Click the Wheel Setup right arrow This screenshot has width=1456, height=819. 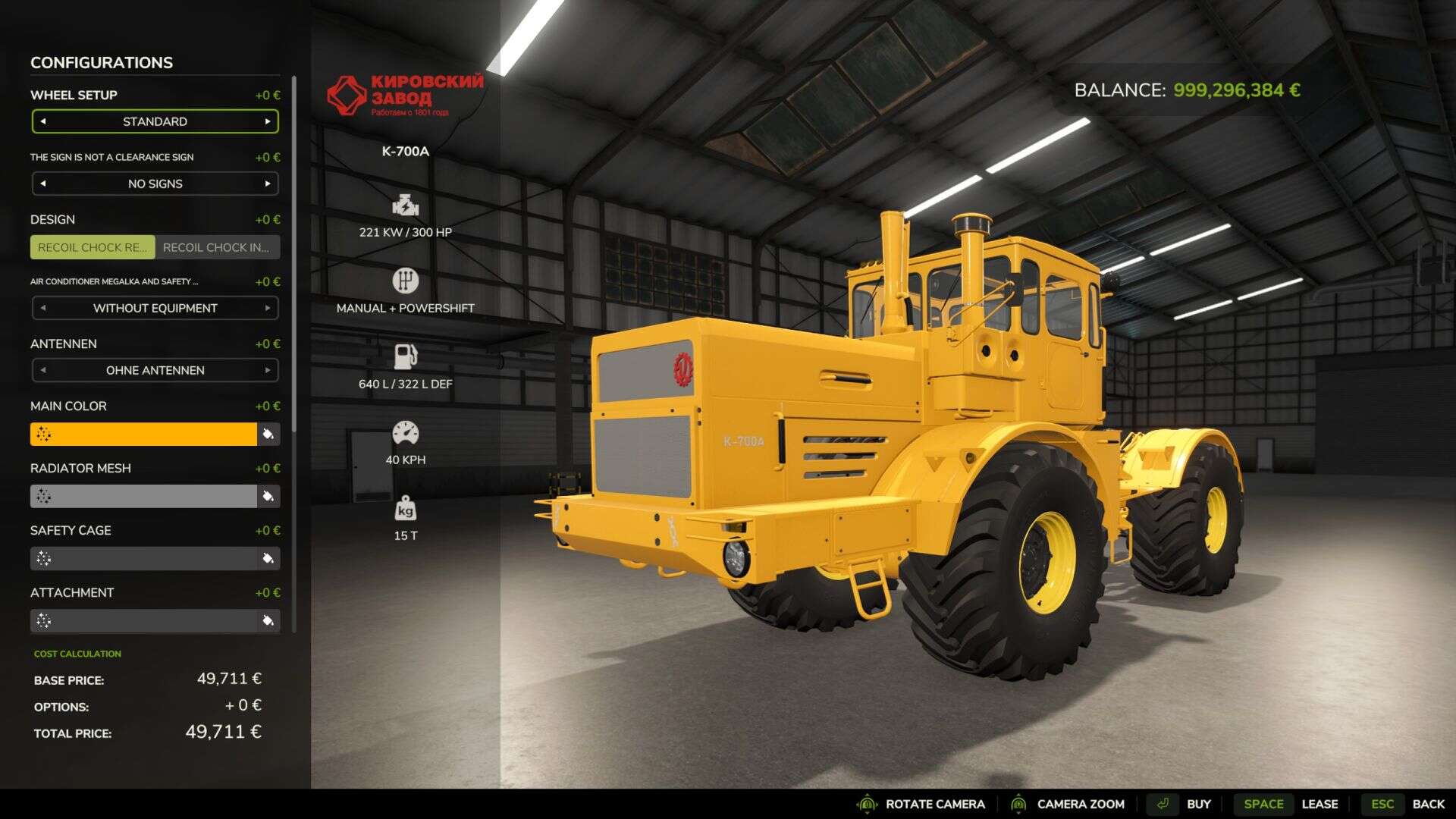pyautogui.click(x=267, y=121)
